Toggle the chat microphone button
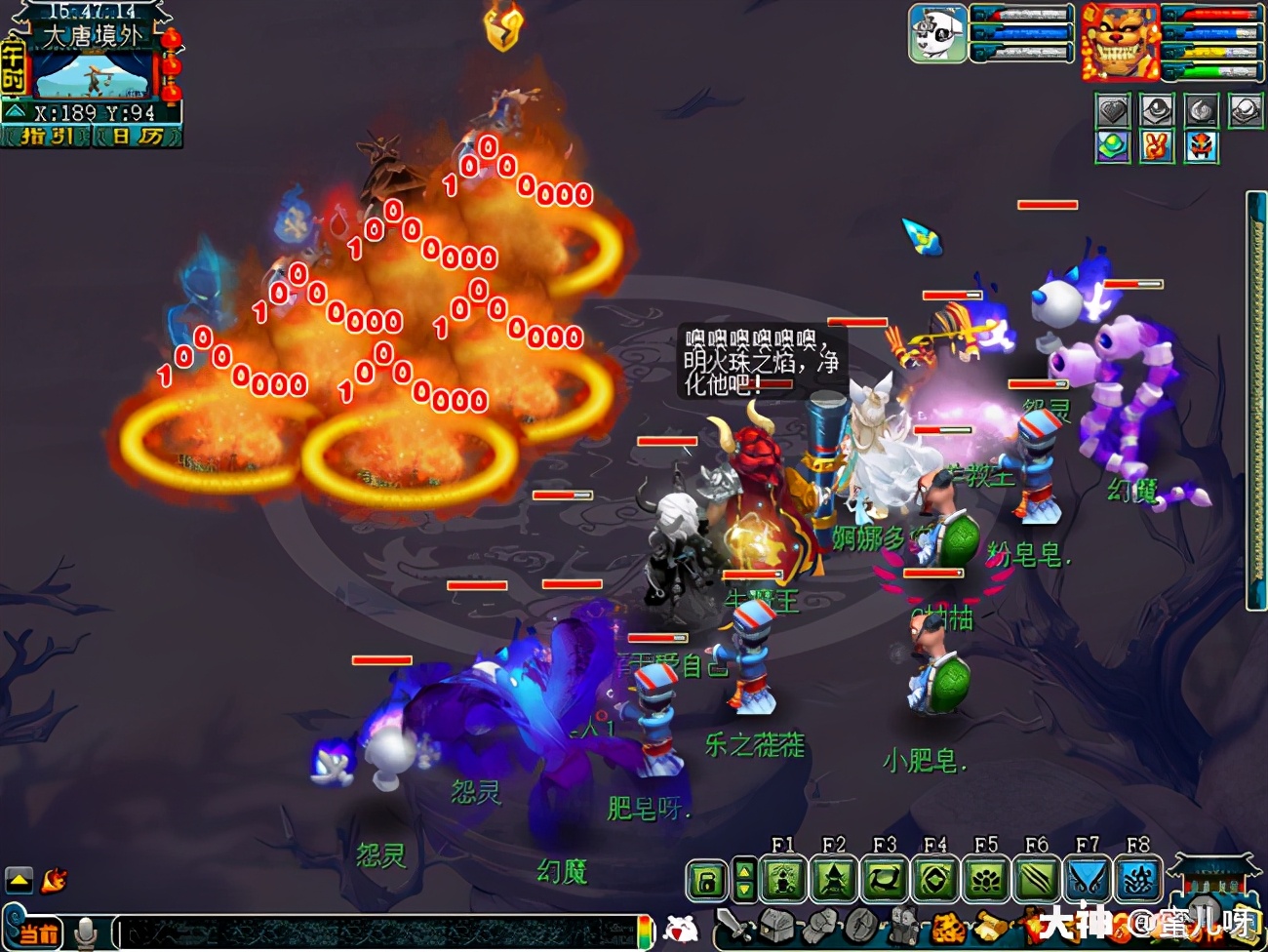The image size is (1268, 952). click(87, 932)
